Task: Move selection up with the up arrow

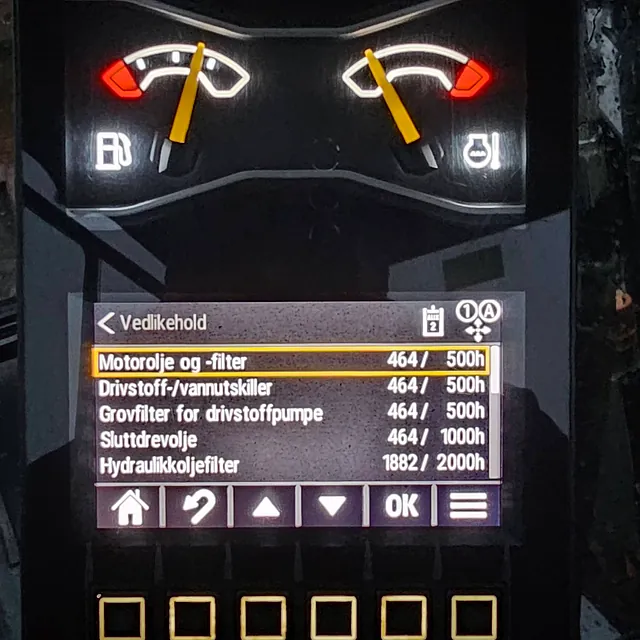Action: pos(265,506)
